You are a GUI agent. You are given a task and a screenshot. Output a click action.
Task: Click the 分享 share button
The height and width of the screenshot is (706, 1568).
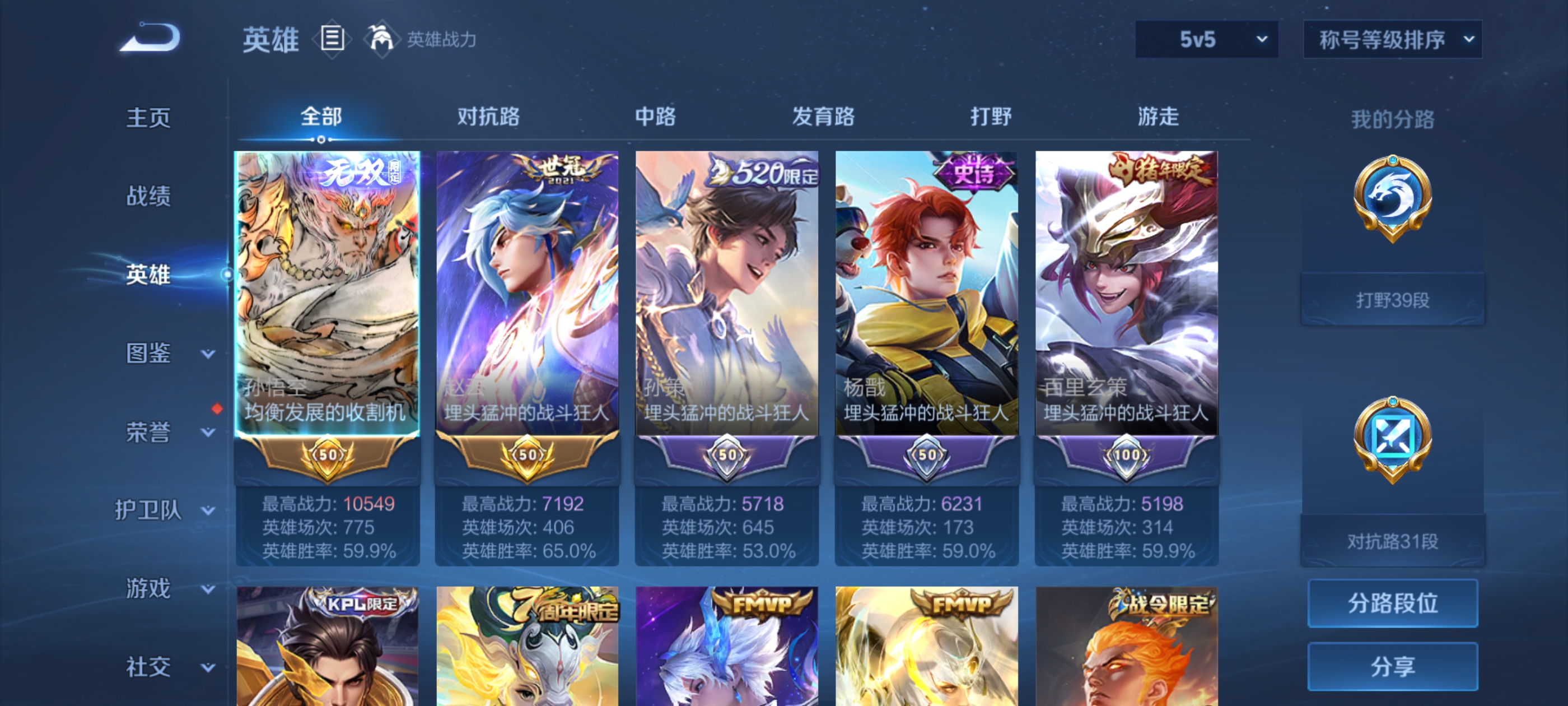pos(1393,666)
